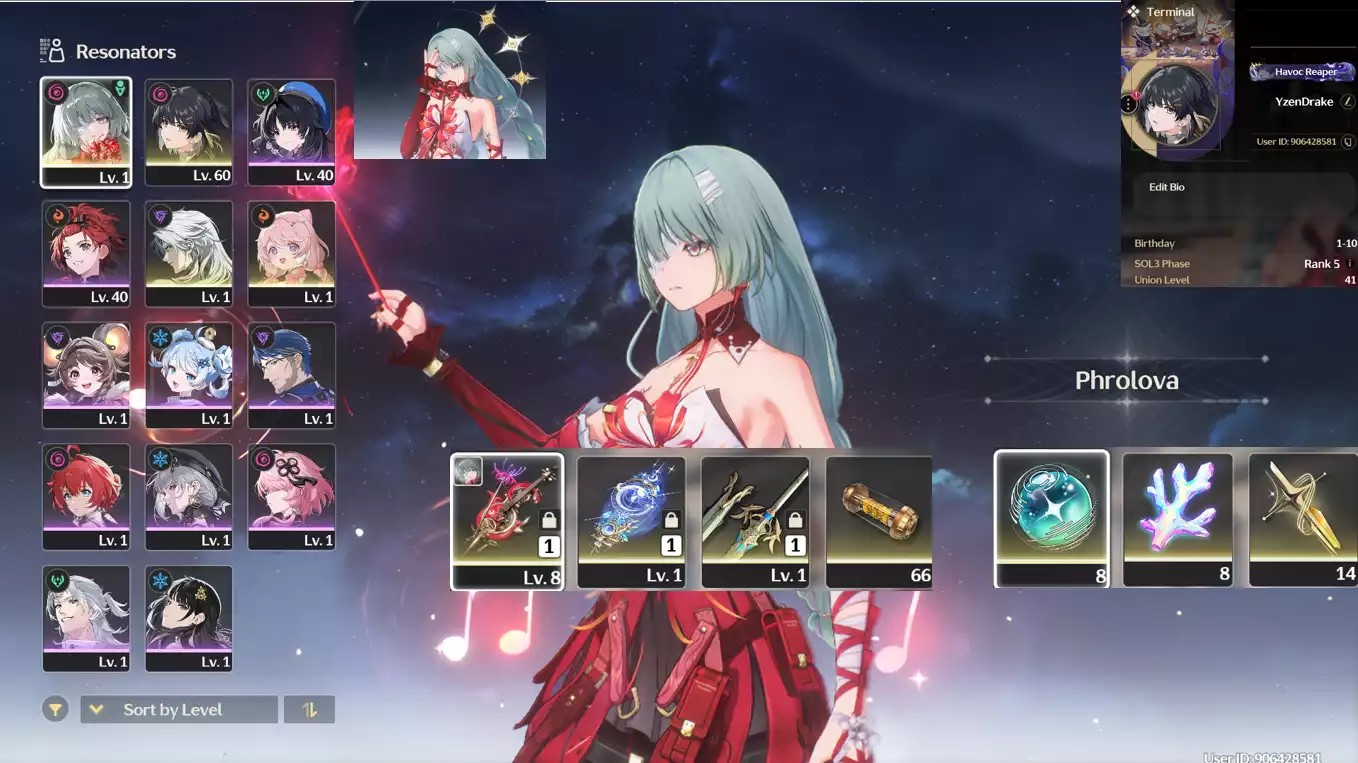
Task: Select the red violin weapon slot
Action: 507,521
